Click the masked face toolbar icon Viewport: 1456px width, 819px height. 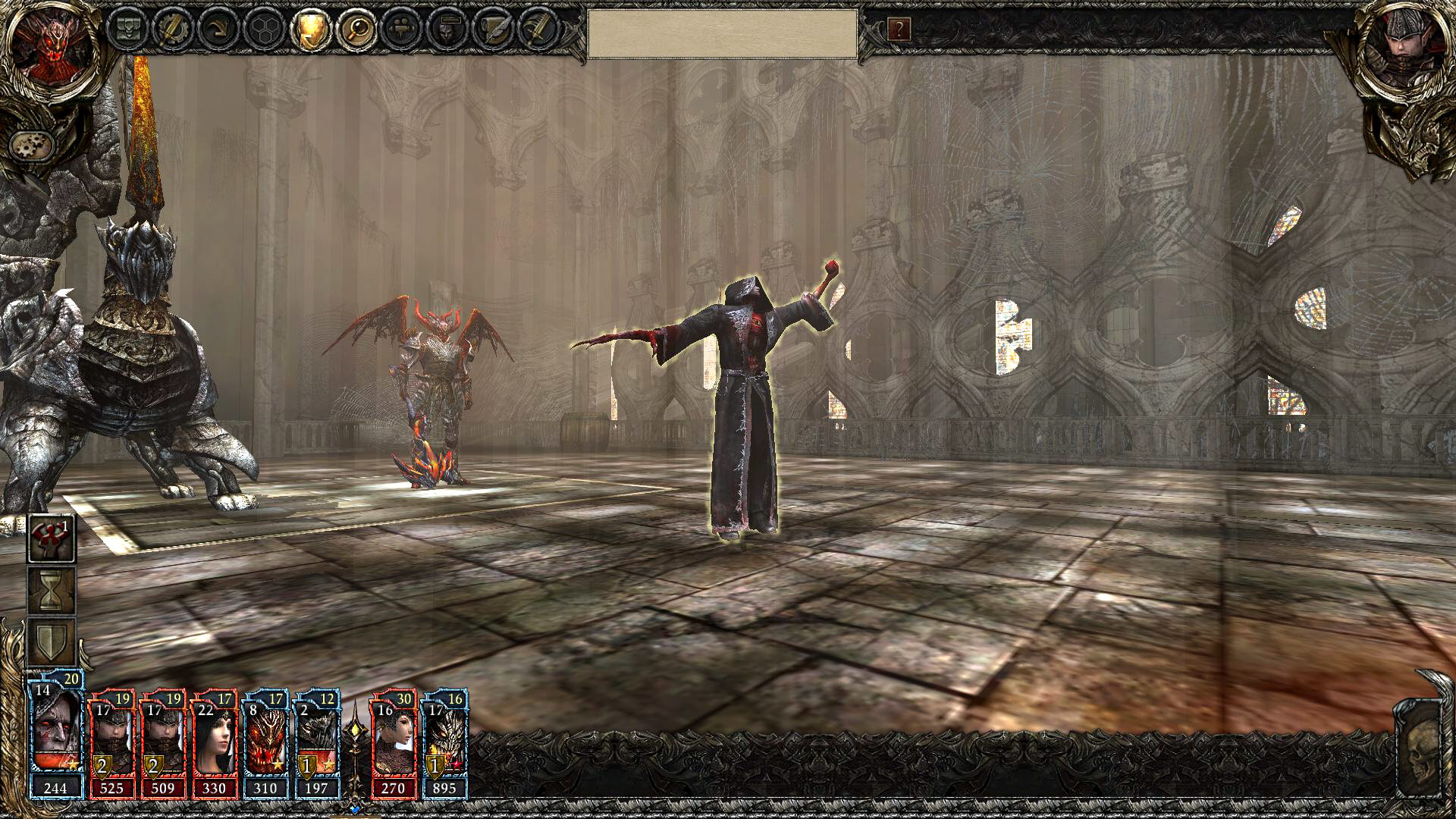[x=449, y=30]
